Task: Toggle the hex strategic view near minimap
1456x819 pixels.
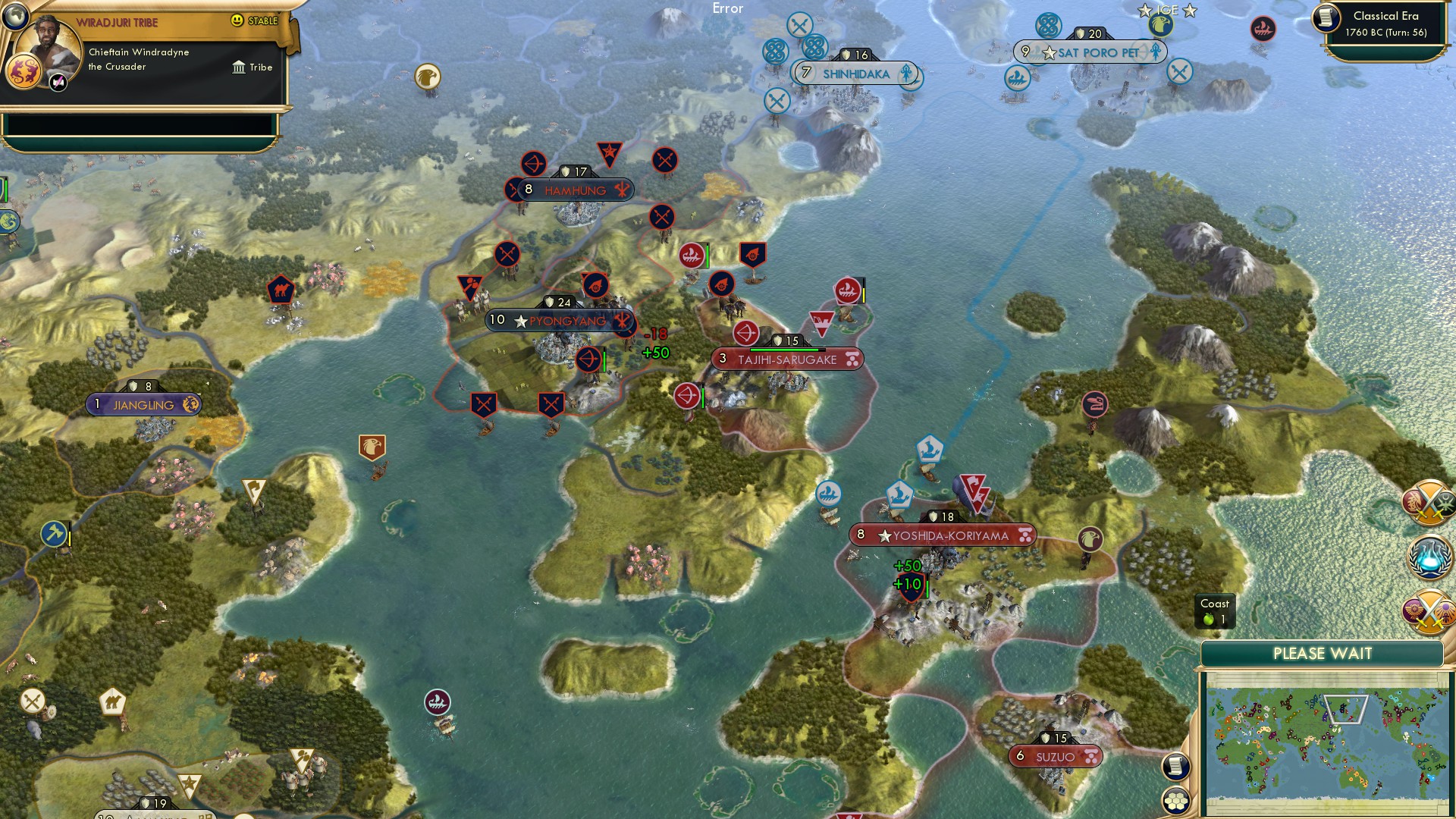Action: [1175, 802]
